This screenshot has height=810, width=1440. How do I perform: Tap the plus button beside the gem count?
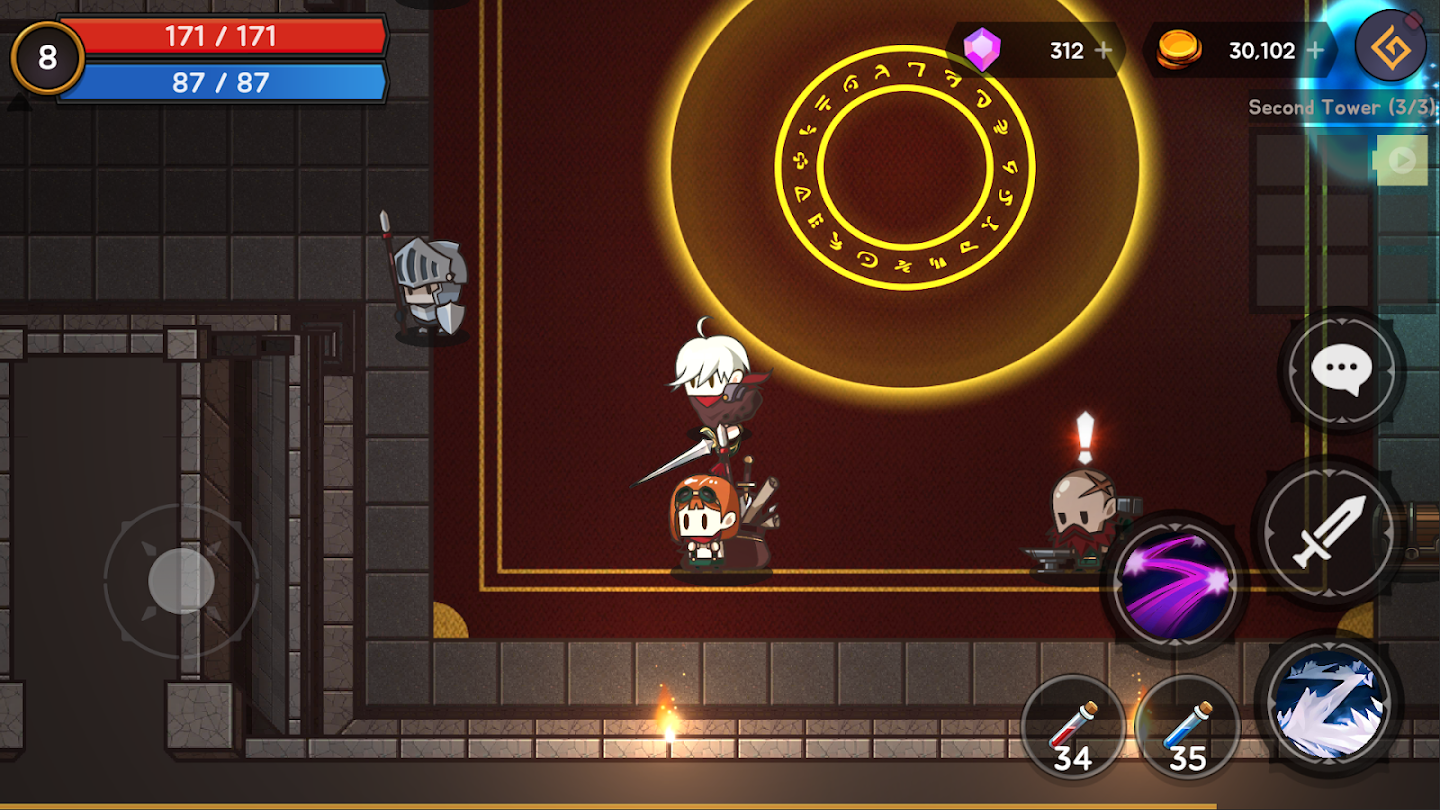(1104, 50)
